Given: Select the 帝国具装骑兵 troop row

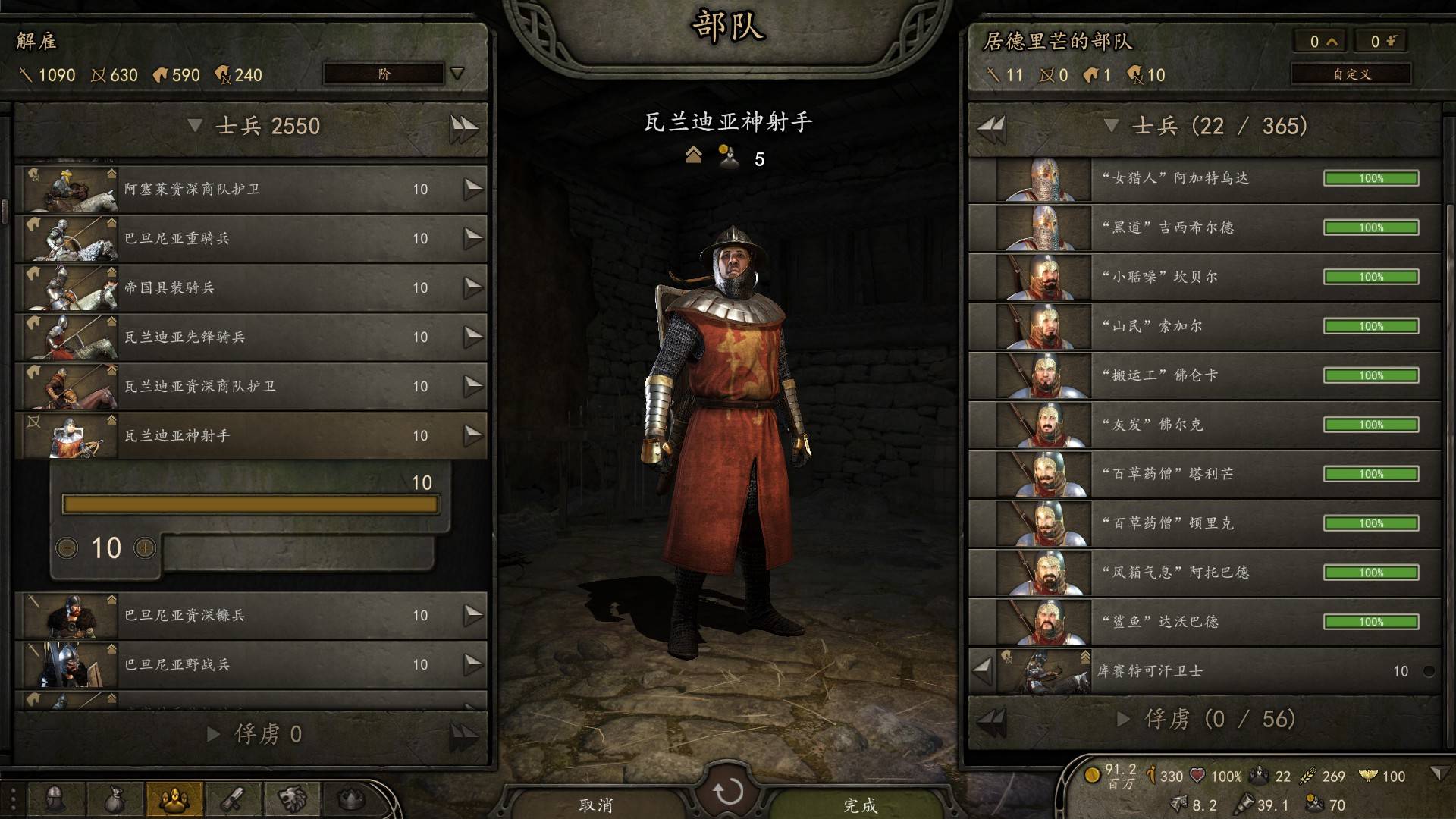Looking at the screenshot, I should [x=250, y=287].
